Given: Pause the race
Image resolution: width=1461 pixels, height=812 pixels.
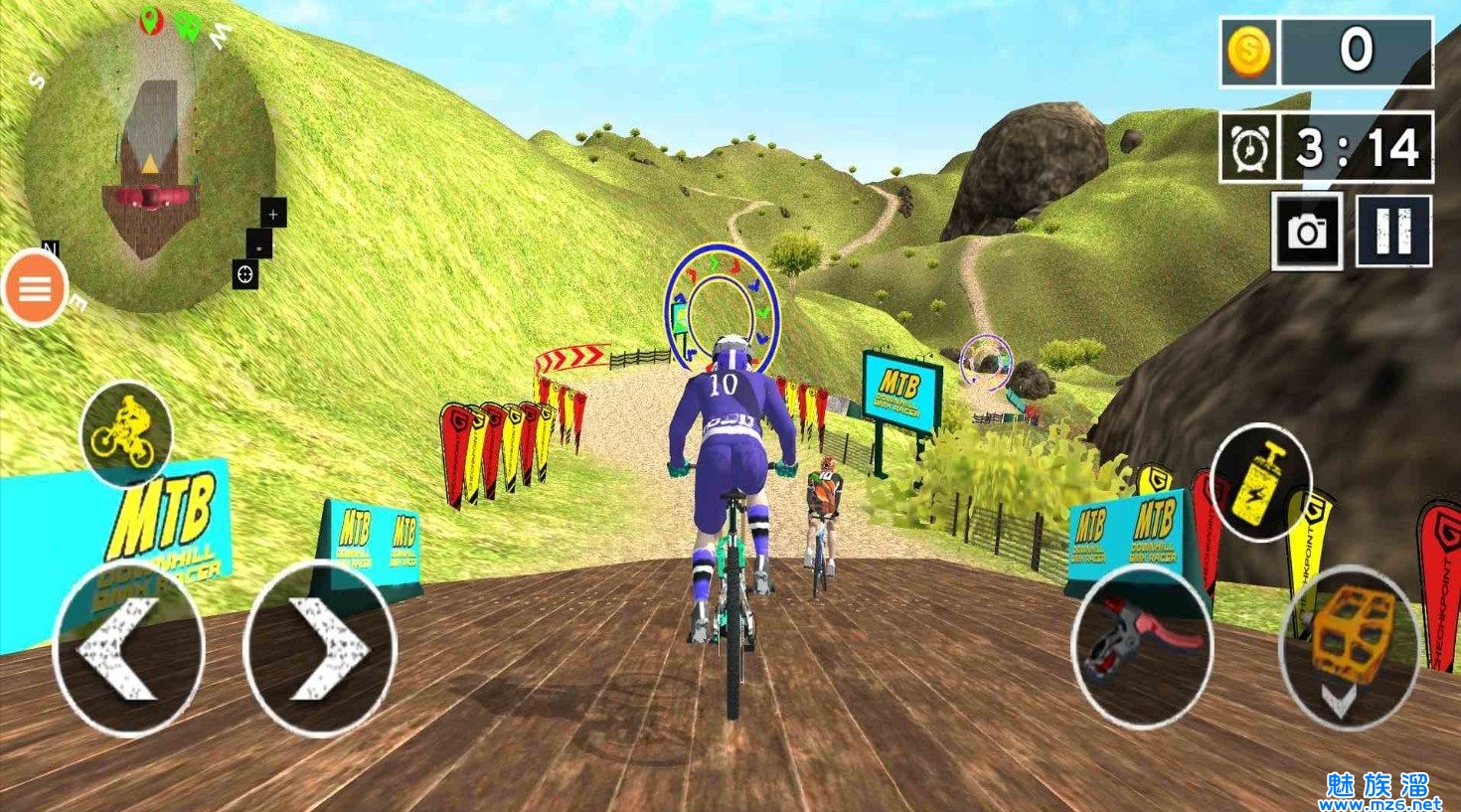Looking at the screenshot, I should [1393, 232].
